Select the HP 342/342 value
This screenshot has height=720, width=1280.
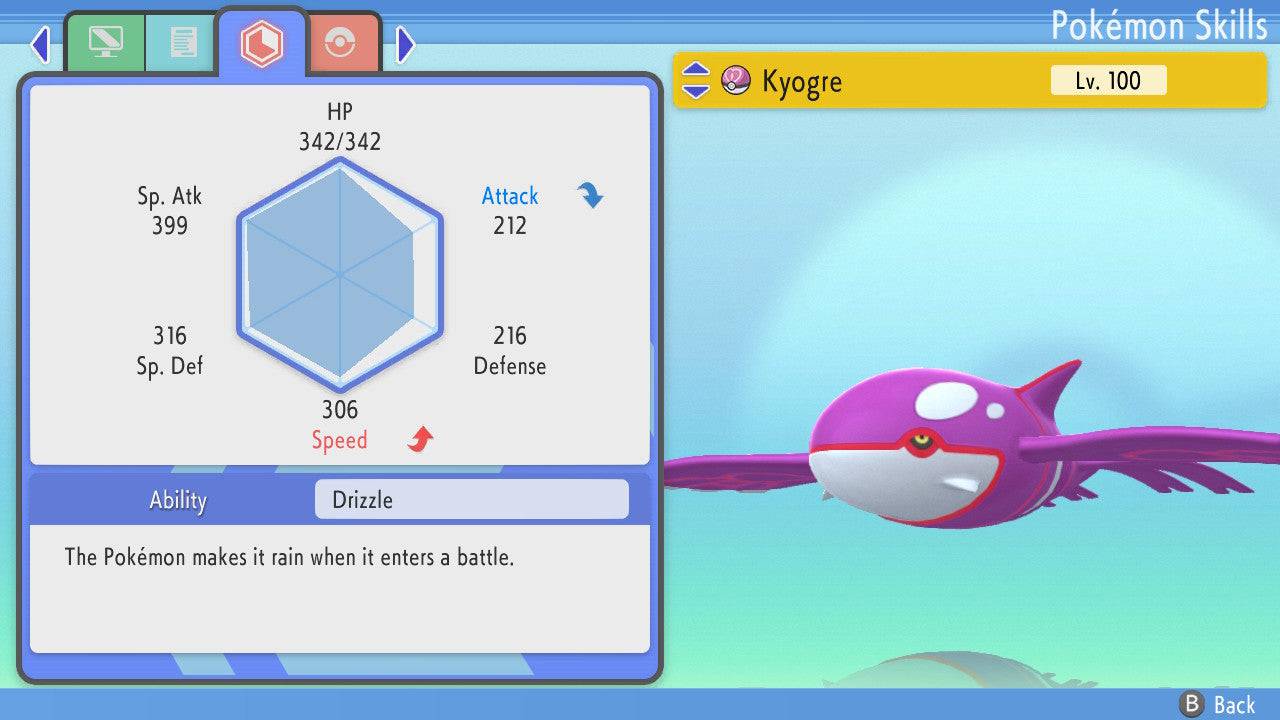point(341,141)
